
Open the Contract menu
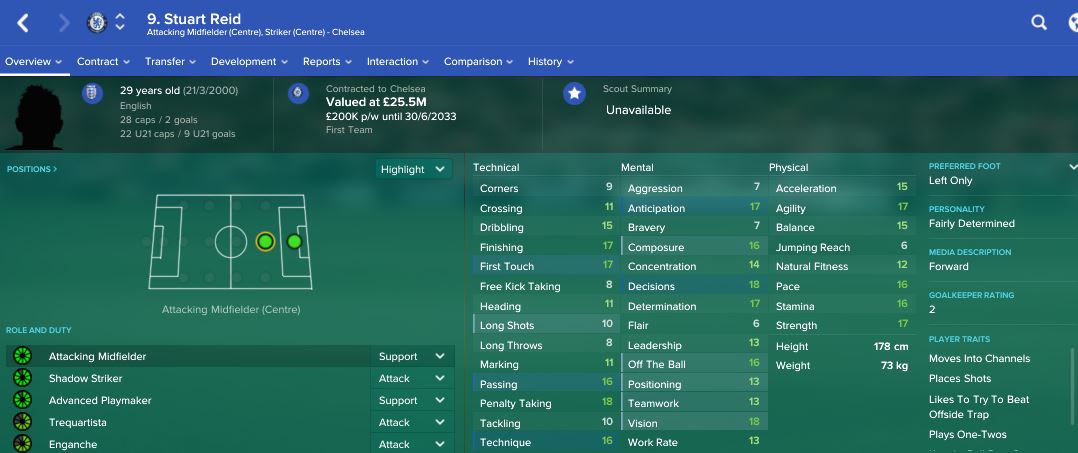pyautogui.click(x=103, y=62)
